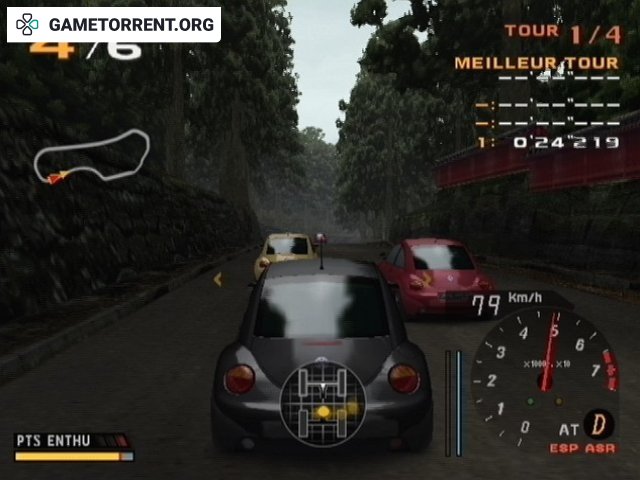Image resolution: width=640 pixels, height=480 pixels.
Task: Select the circular tire load diagram
Action: pyautogui.click(x=322, y=403)
